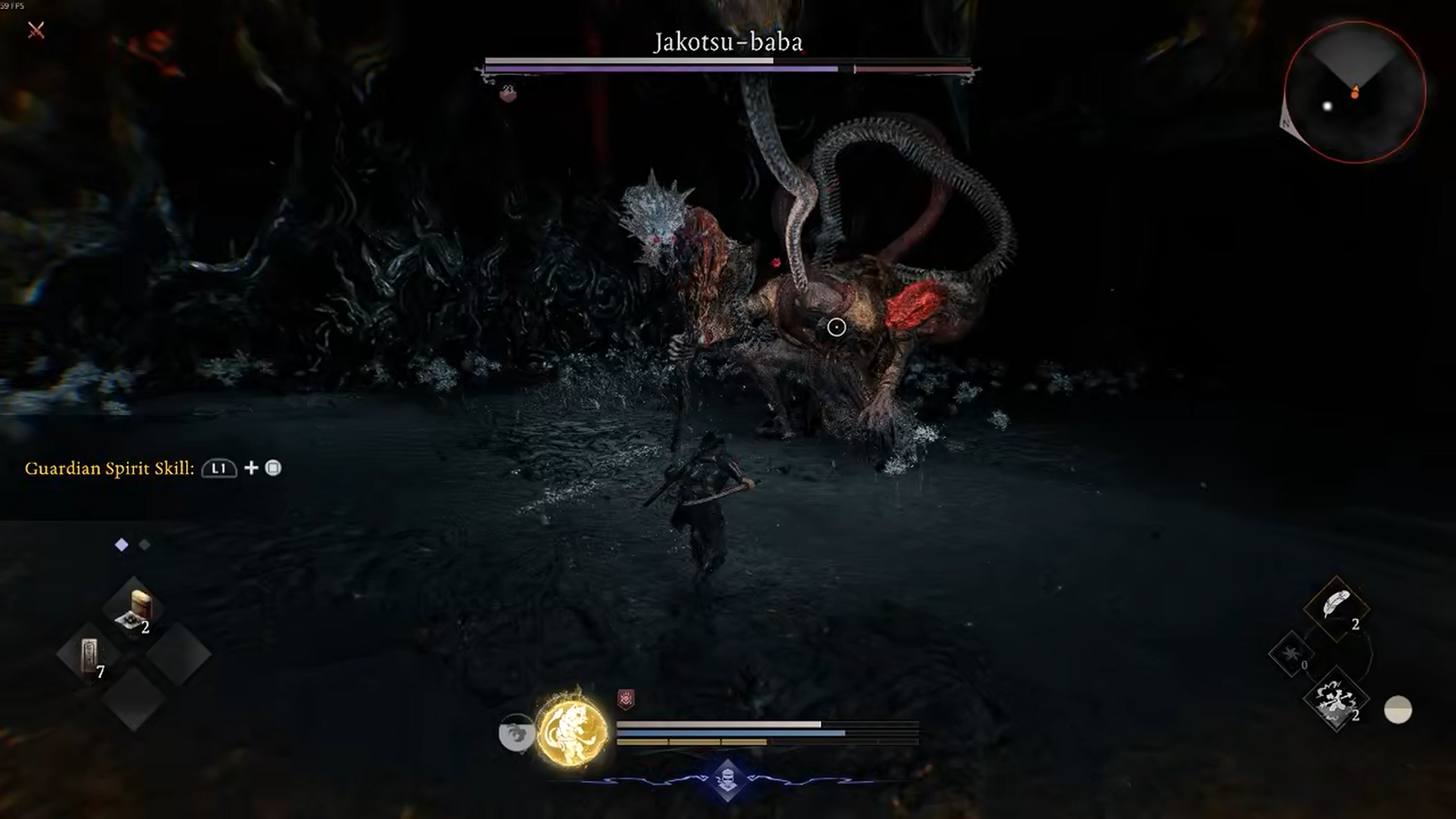
Task: Click the Jakotsu-baba boss title
Action: point(727,41)
